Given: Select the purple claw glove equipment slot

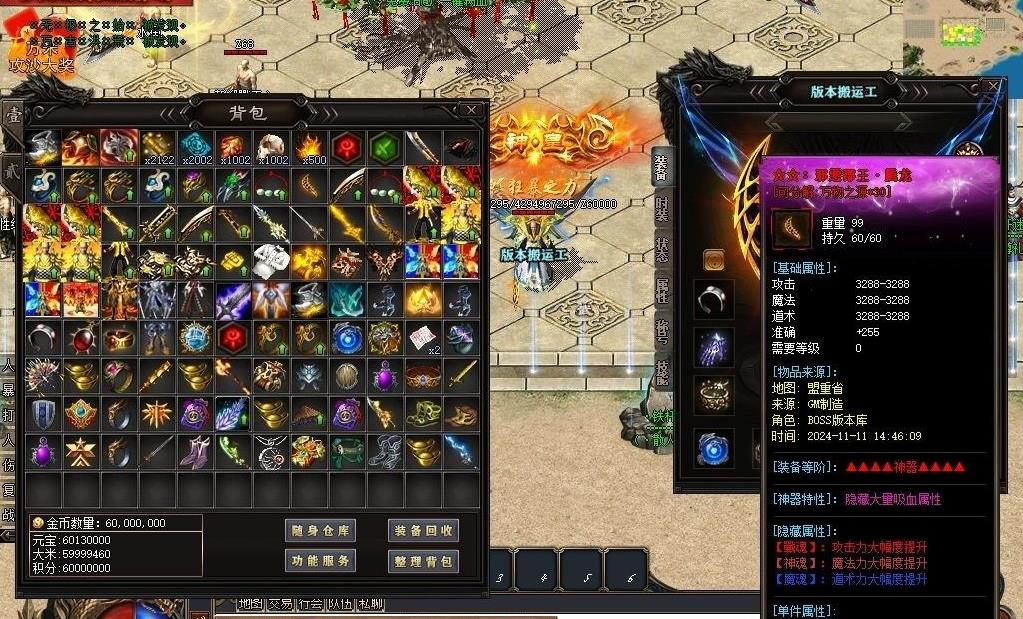Looking at the screenshot, I should click(x=714, y=346).
